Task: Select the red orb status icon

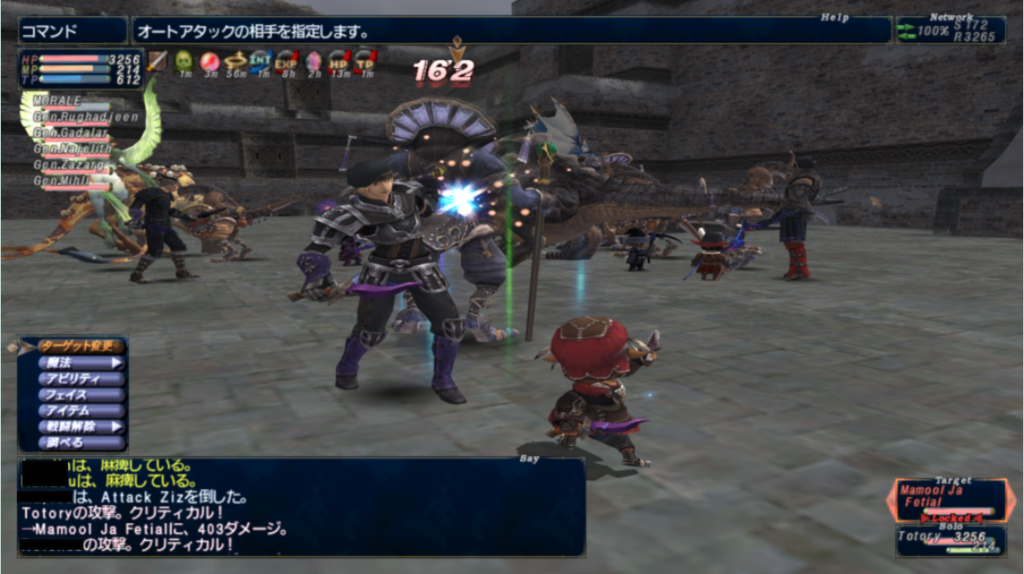Action: pos(210,62)
